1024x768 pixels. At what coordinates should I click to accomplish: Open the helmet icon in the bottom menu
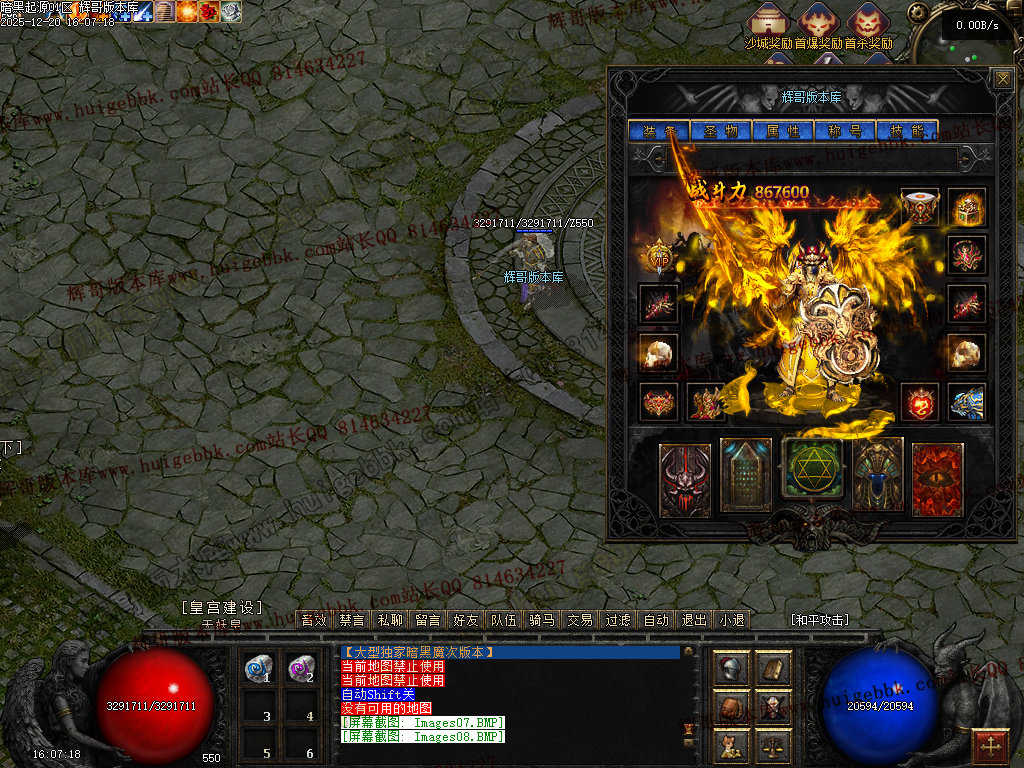[731, 669]
